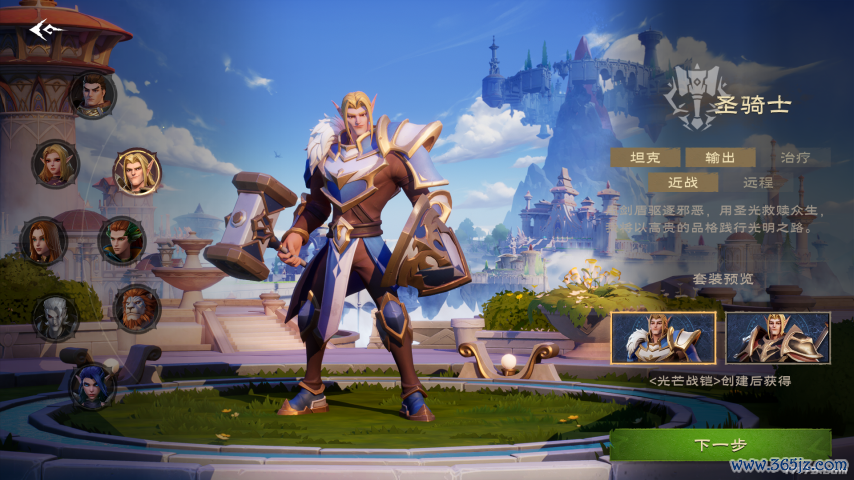Screen dimensions: 854x480
Task: Select the gray-skinned white-haired portrait
Action: click(x=55, y=317)
